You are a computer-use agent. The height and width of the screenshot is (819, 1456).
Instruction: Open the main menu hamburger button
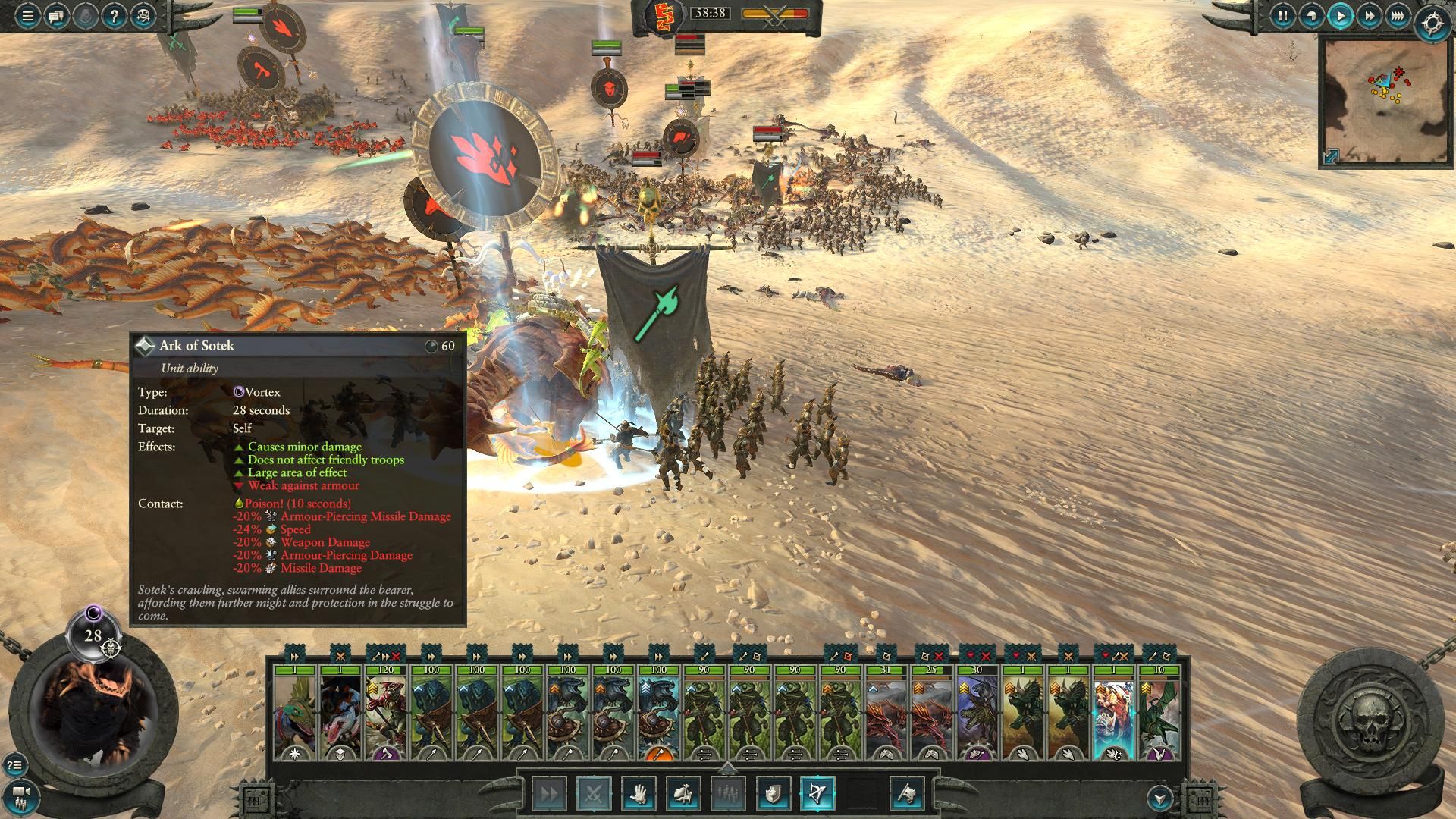click(27, 15)
